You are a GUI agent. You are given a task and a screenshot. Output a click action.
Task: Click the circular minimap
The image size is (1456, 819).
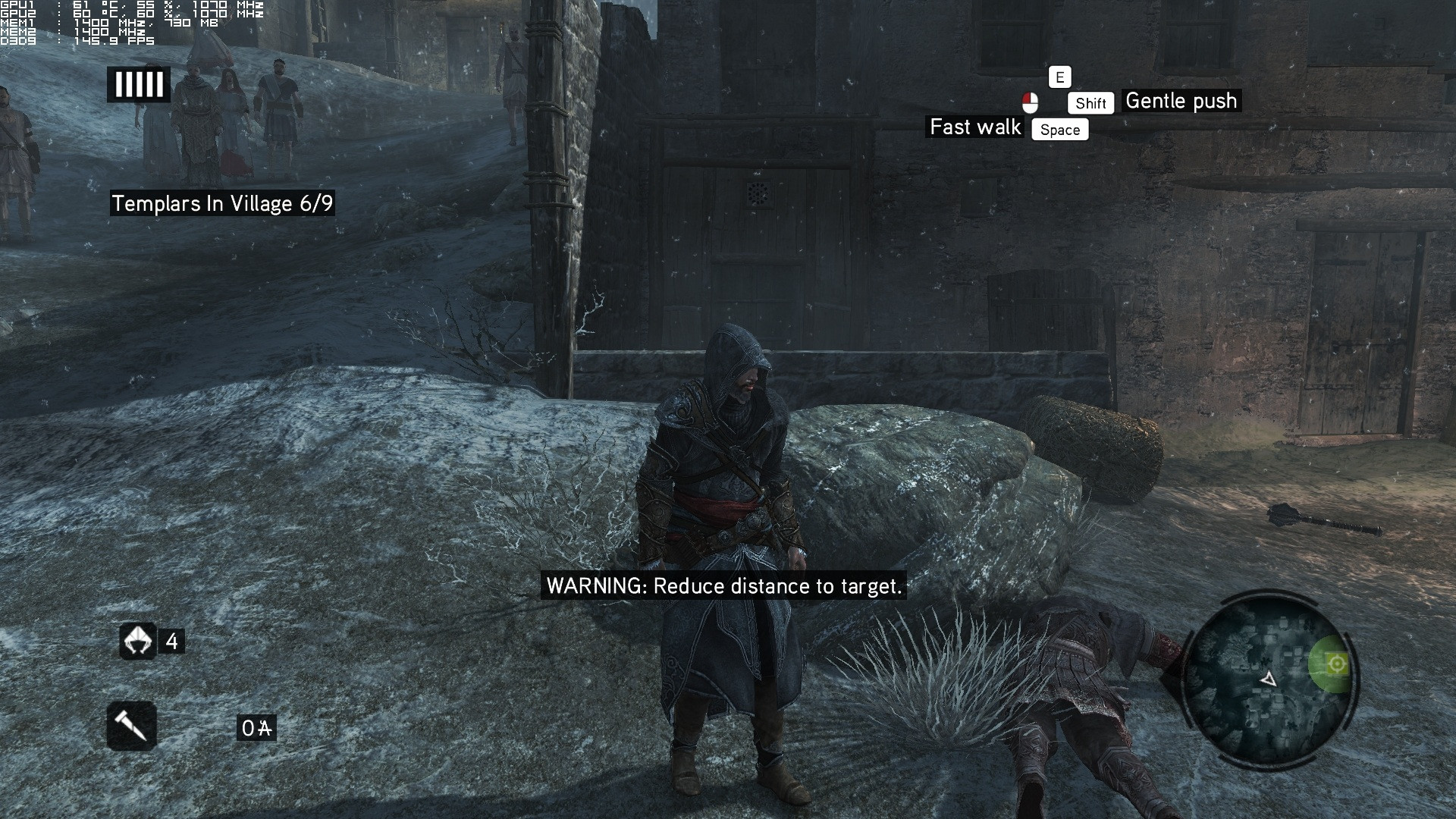tap(1268, 678)
